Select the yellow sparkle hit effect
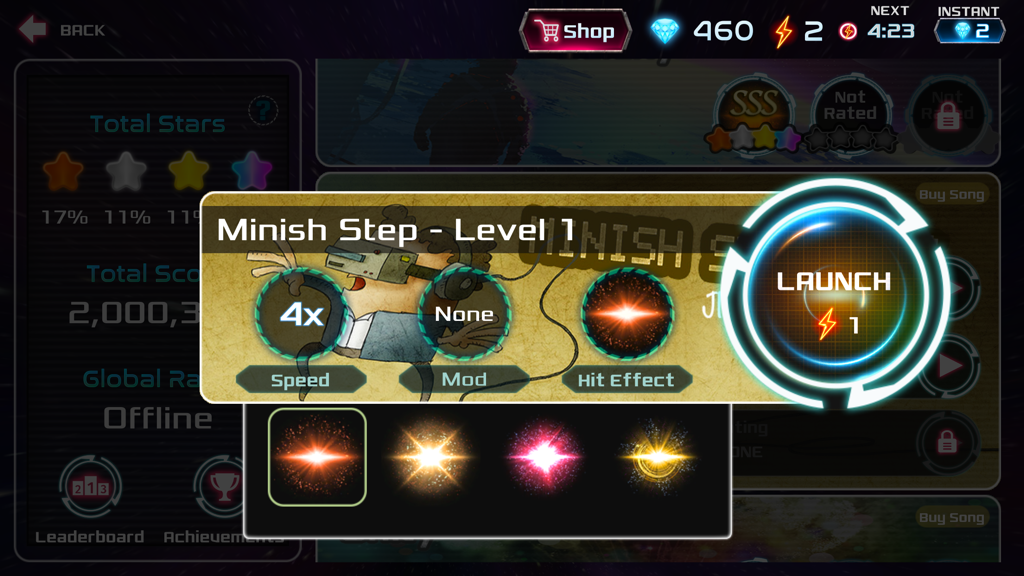1024x576 pixels. click(x=657, y=457)
